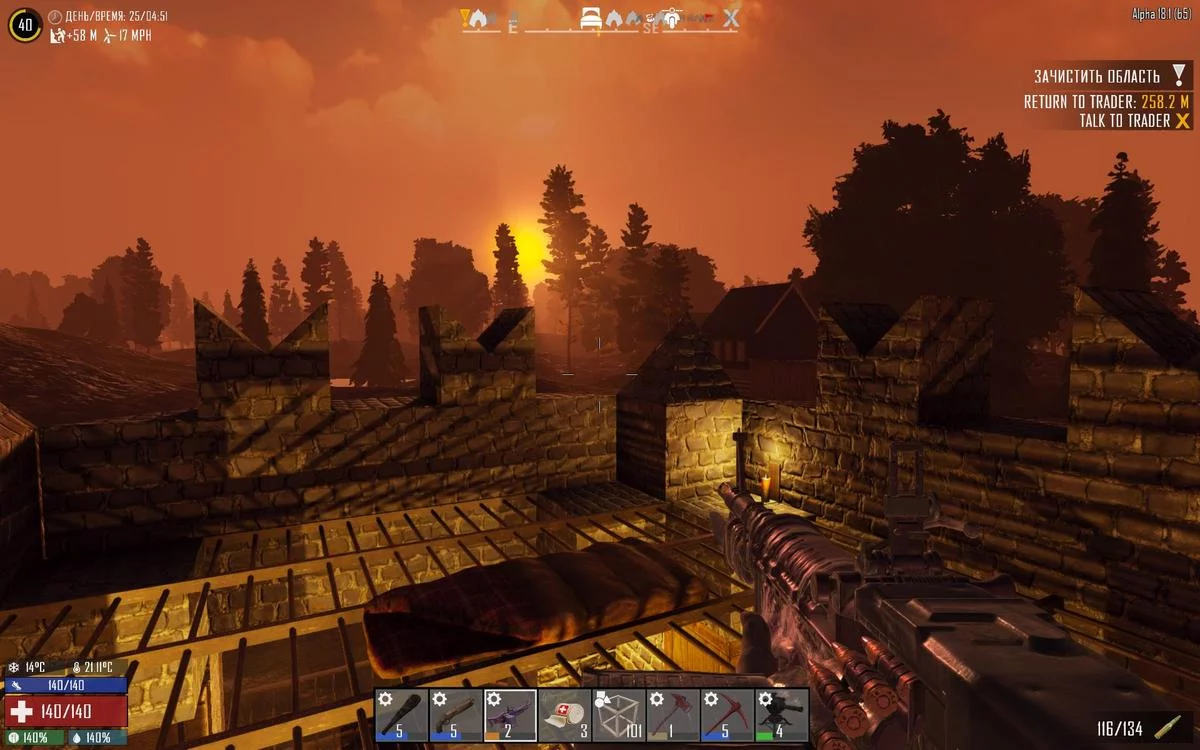The image size is (1200, 750).
Task: Select the wooden club hotbar slot
Action: tap(402, 715)
